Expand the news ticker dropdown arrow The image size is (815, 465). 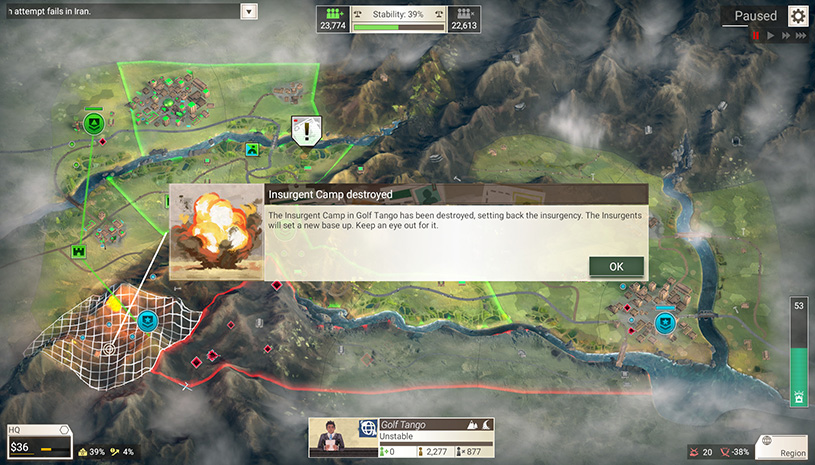[x=249, y=12]
